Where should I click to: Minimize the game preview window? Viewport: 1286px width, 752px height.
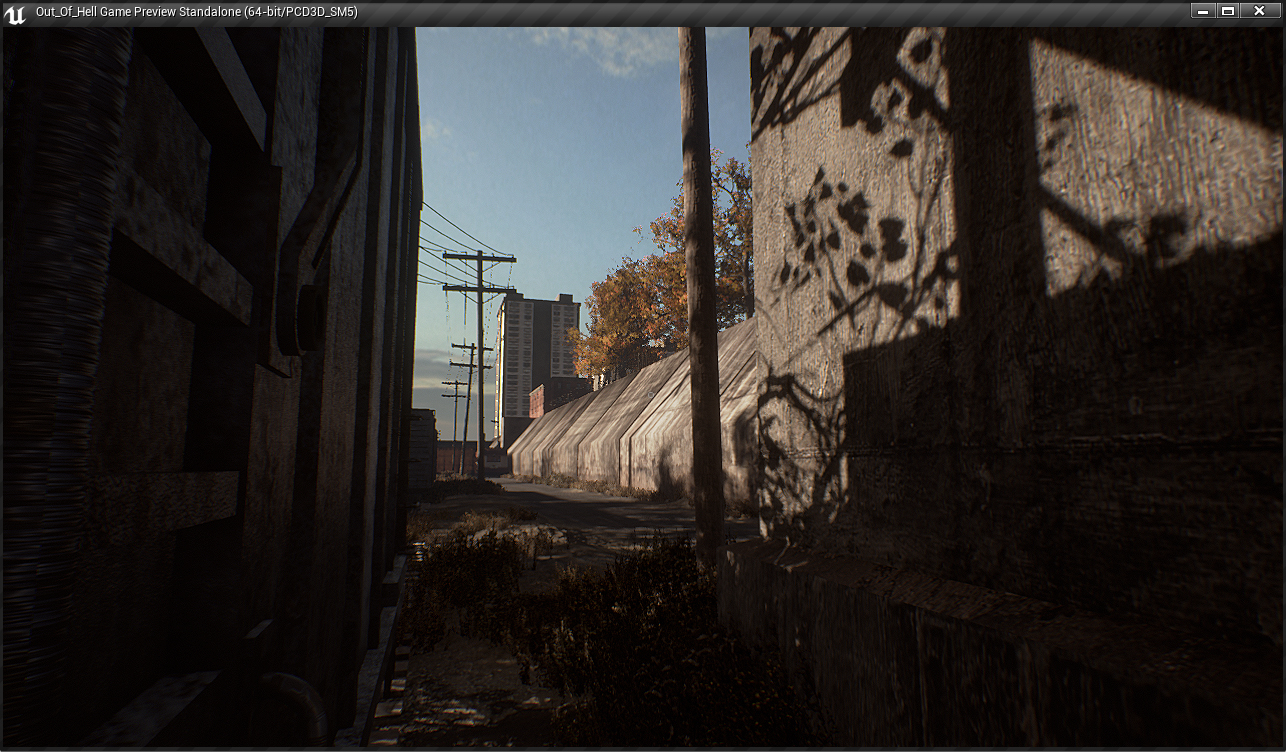[x=1203, y=11]
